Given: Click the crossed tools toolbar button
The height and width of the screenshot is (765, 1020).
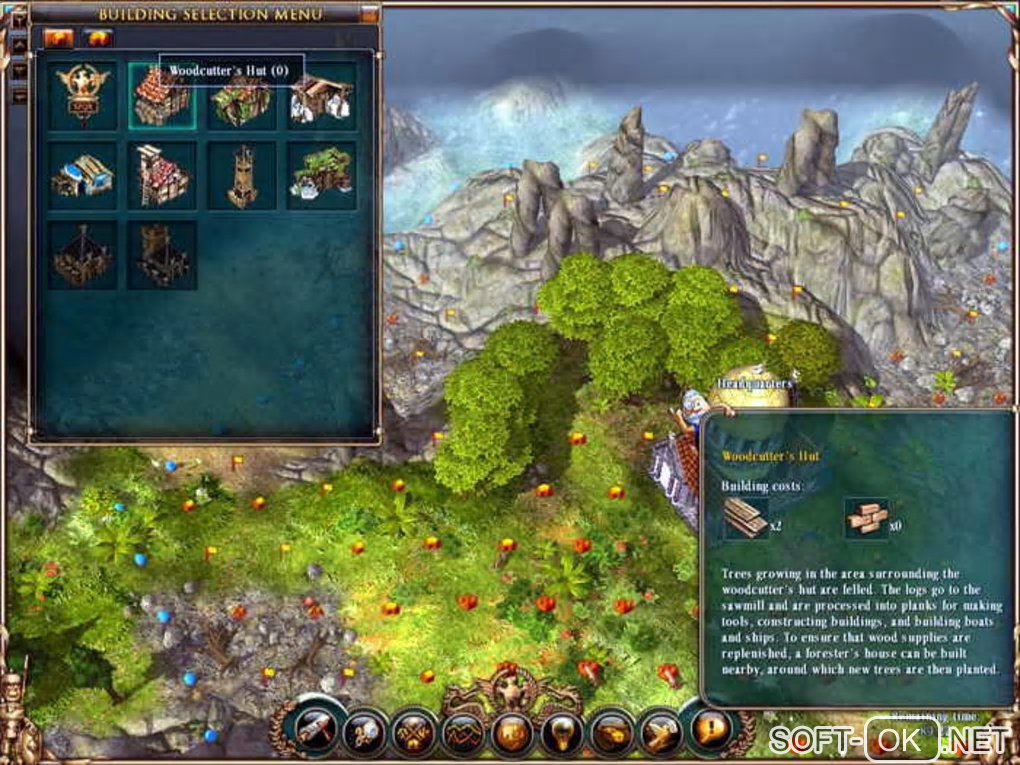Looking at the screenshot, I should pos(415,733).
